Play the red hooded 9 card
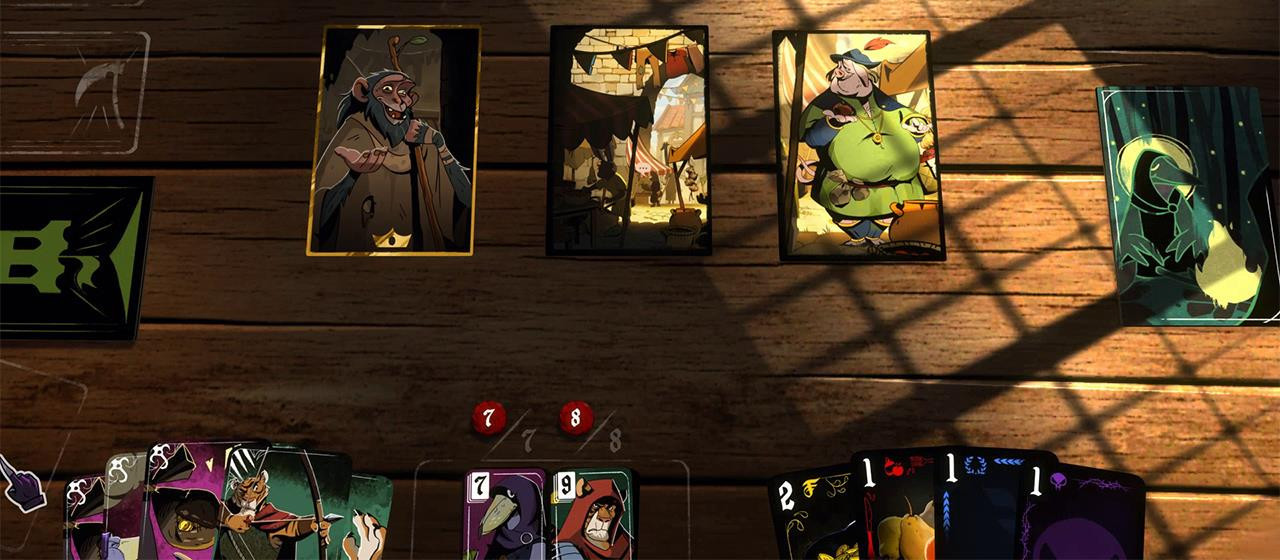This screenshot has height=560, width=1280. point(592,516)
